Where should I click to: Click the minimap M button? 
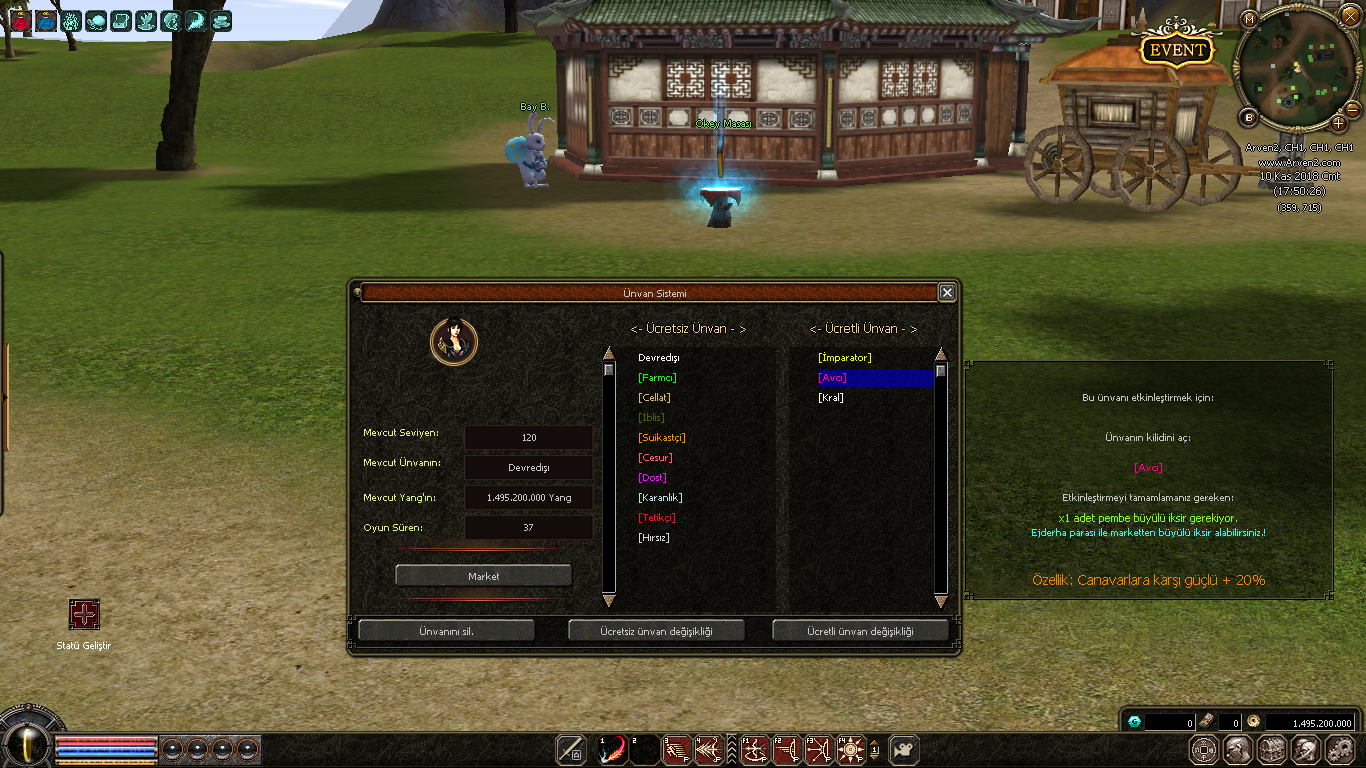(1249, 19)
